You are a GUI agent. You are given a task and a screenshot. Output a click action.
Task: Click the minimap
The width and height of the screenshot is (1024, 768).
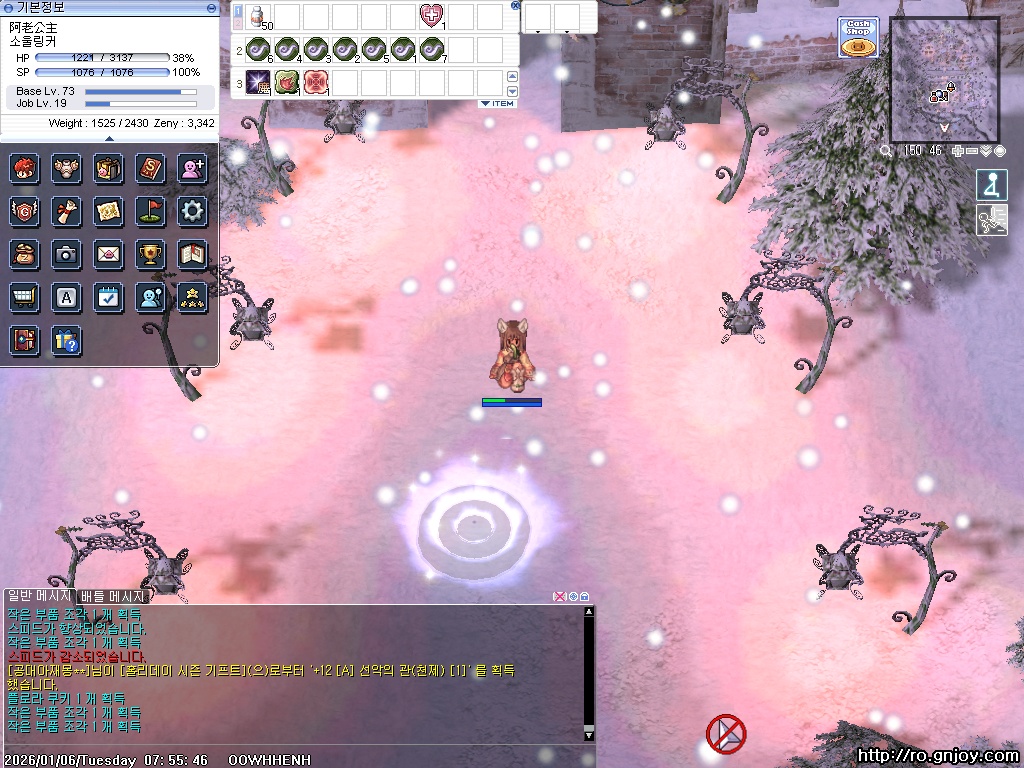coord(944,78)
